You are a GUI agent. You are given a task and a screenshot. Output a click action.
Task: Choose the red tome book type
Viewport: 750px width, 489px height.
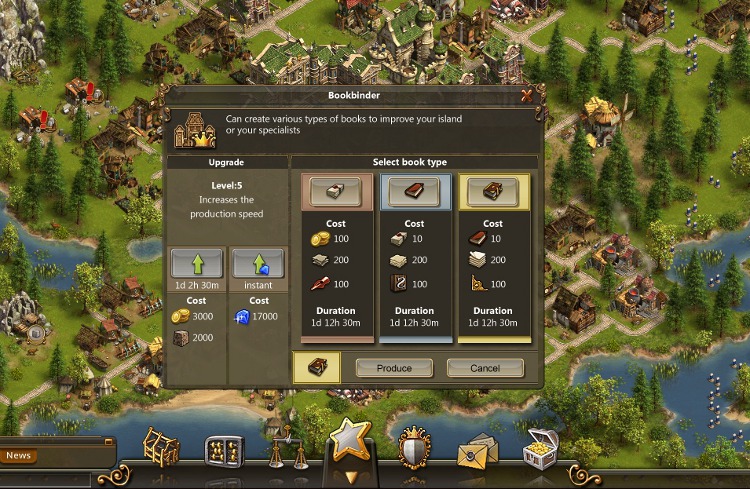(414, 192)
